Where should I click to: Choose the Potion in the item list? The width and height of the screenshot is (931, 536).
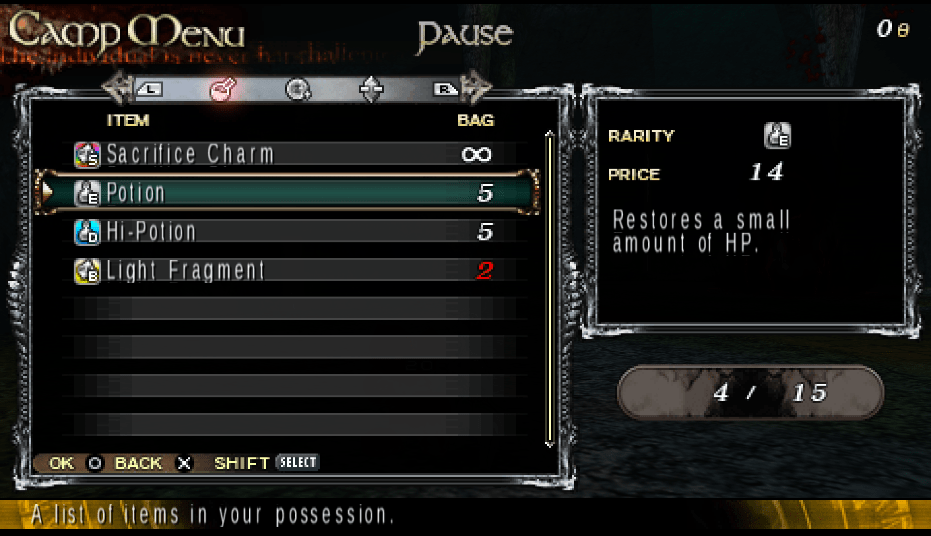pos(285,192)
